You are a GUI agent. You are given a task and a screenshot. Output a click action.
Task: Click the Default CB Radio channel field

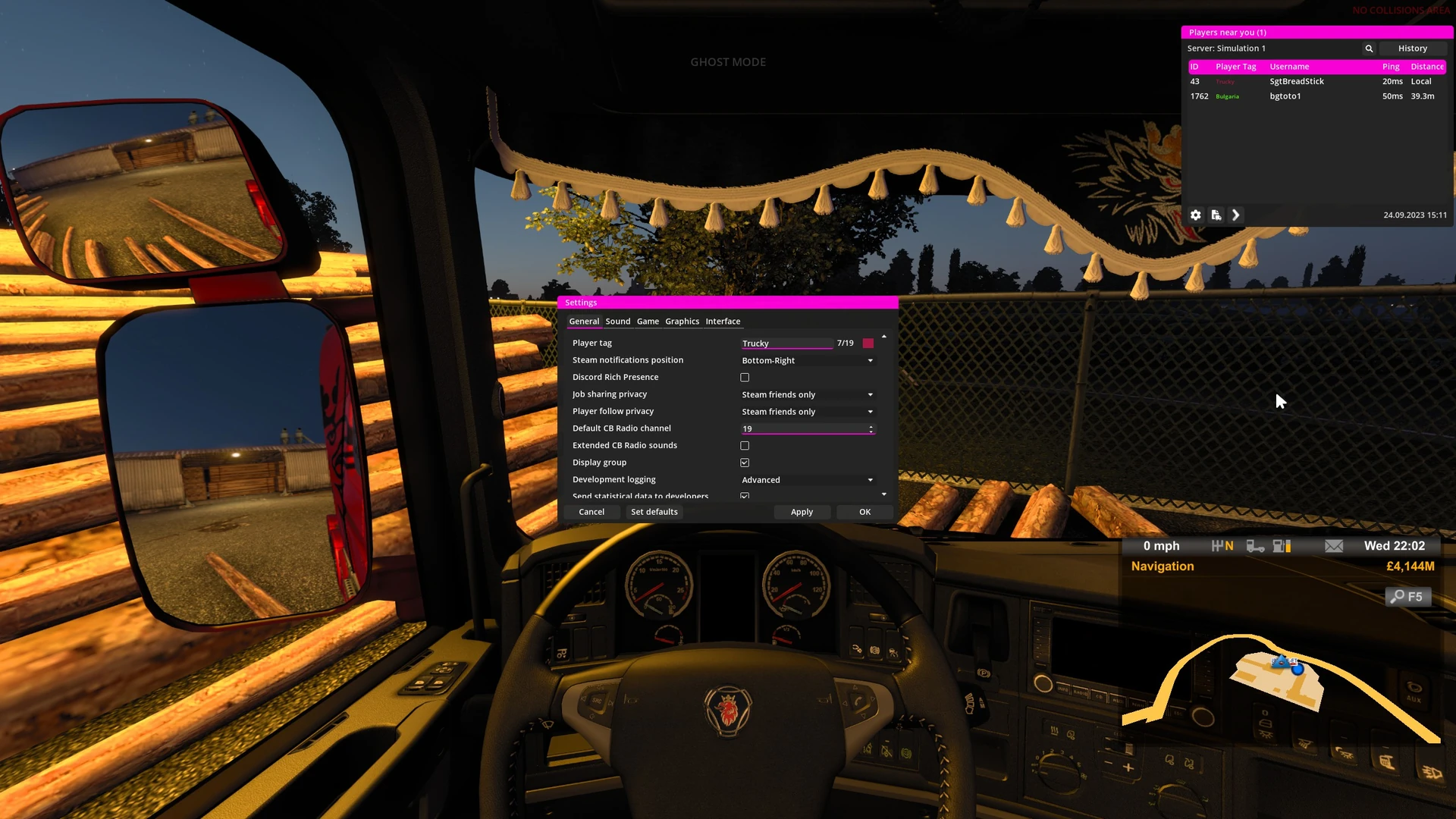coord(804,429)
